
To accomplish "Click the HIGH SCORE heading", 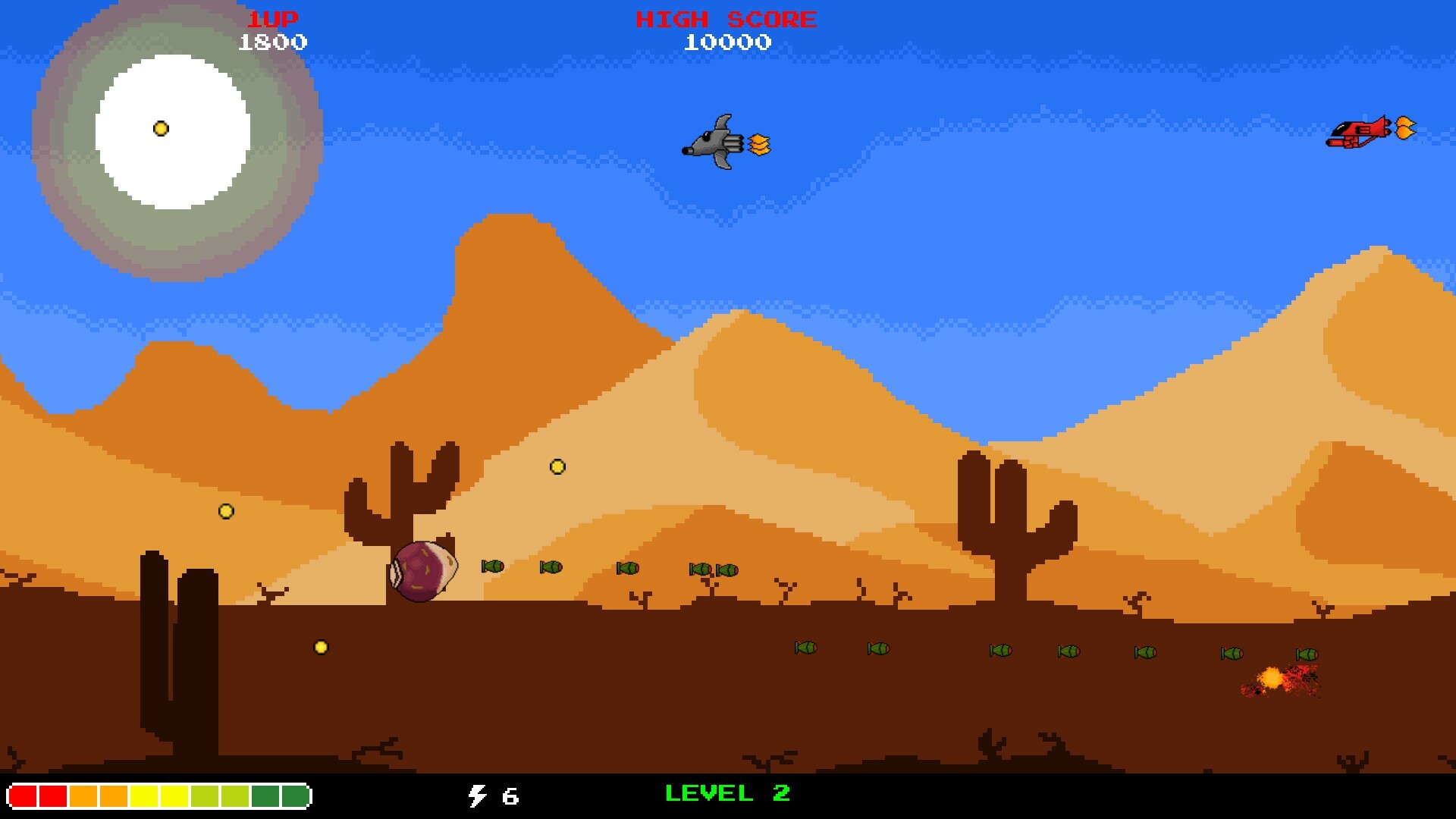I will pyautogui.click(x=726, y=17).
